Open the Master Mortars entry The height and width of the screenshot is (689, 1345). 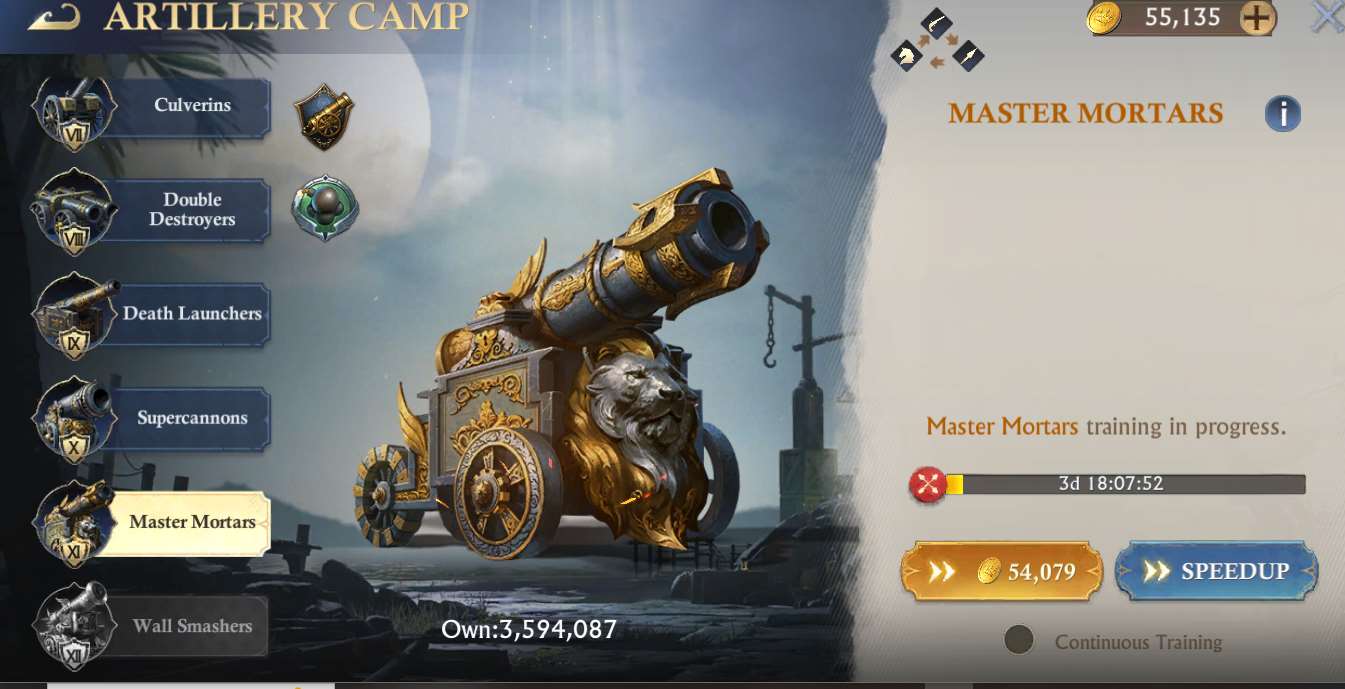[x=190, y=522]
